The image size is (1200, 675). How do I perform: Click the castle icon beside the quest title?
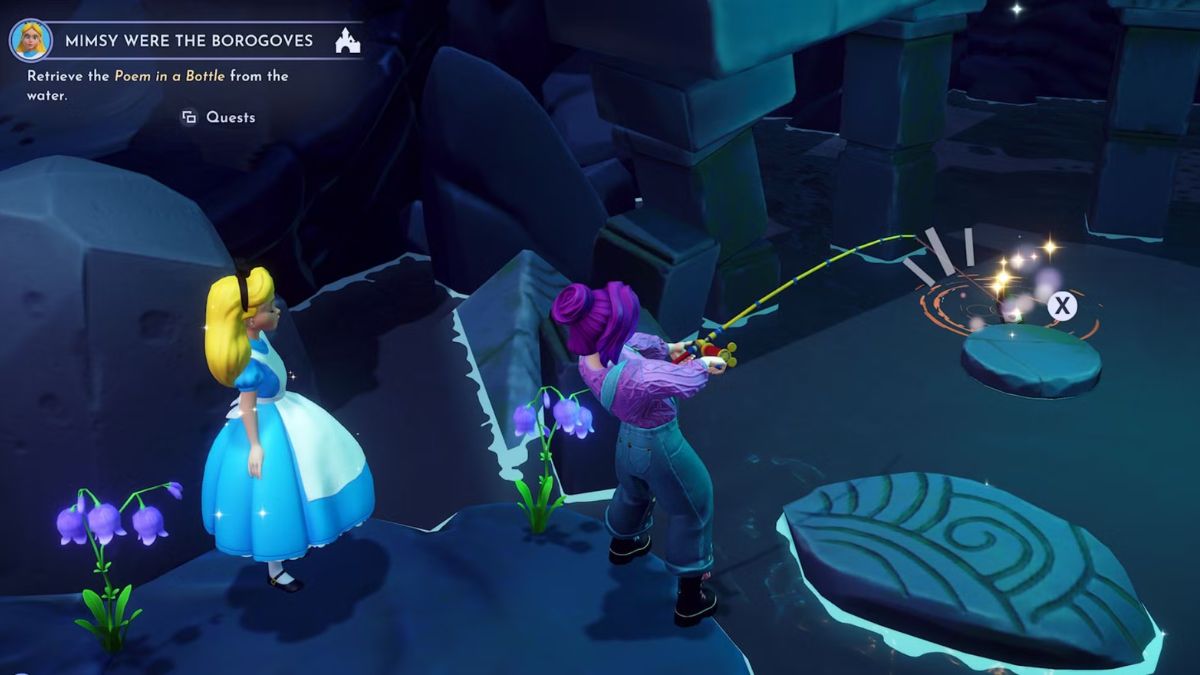(347, 41)
